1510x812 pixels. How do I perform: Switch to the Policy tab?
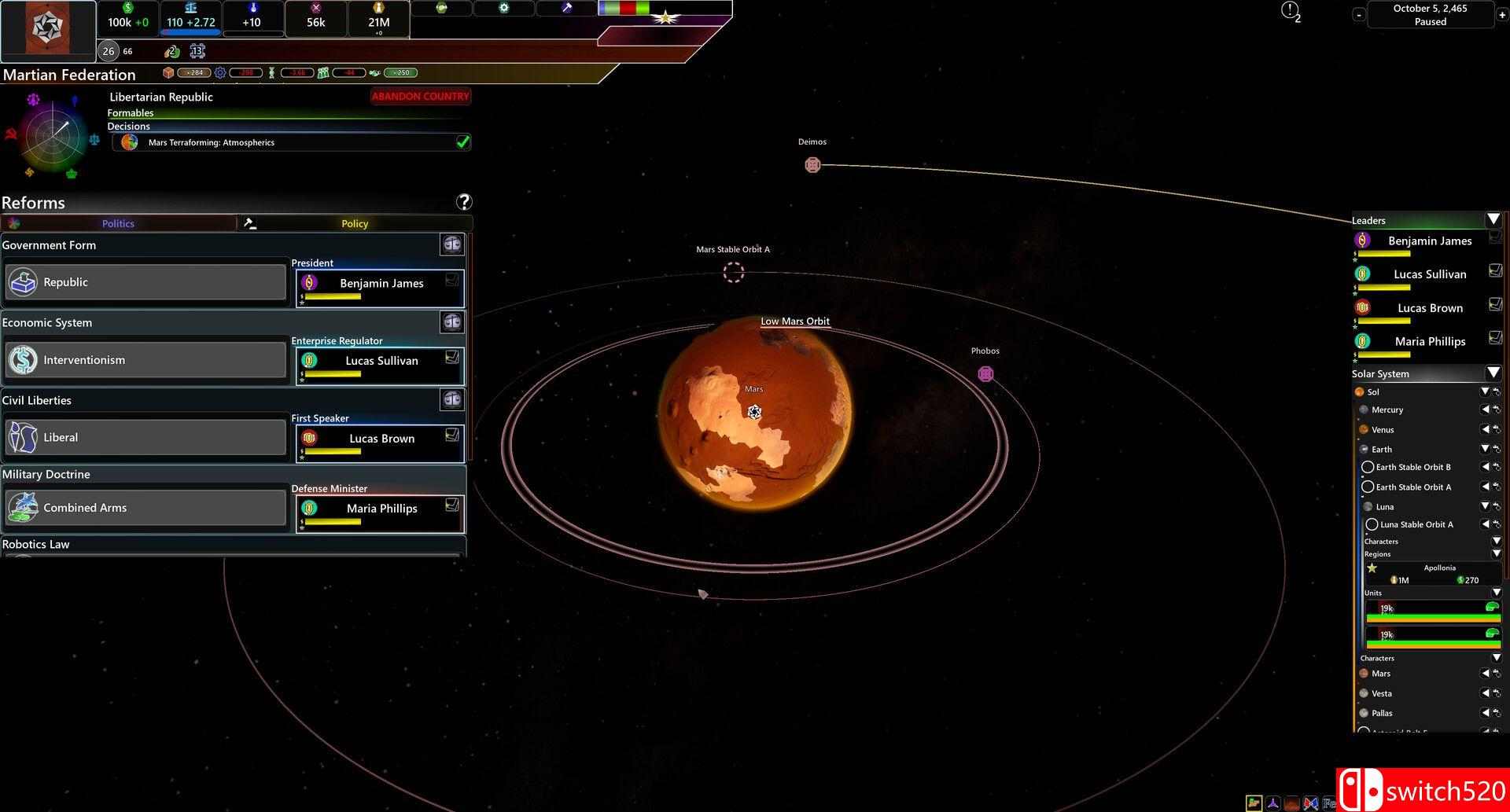tap(354, 224)
